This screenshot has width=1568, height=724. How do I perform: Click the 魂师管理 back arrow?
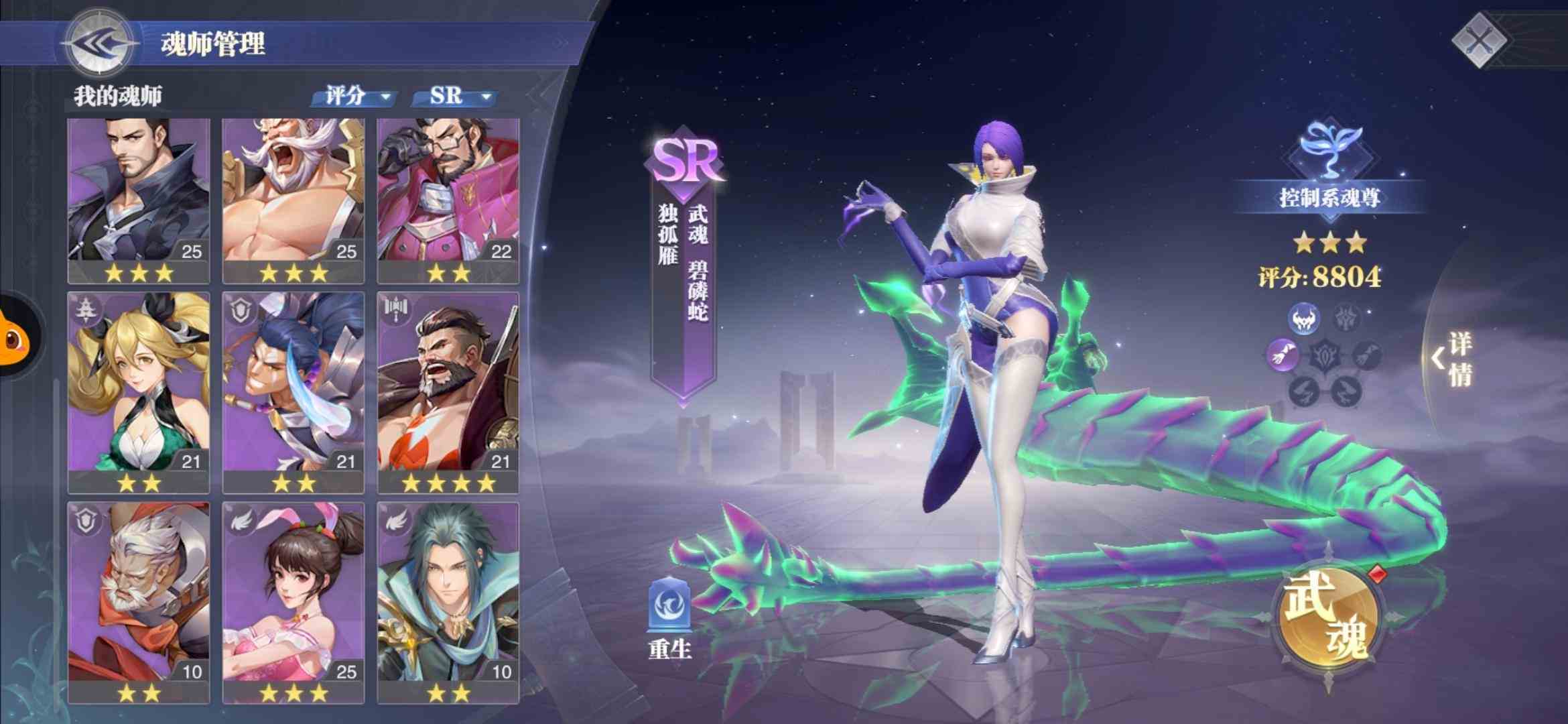point(97,44)
